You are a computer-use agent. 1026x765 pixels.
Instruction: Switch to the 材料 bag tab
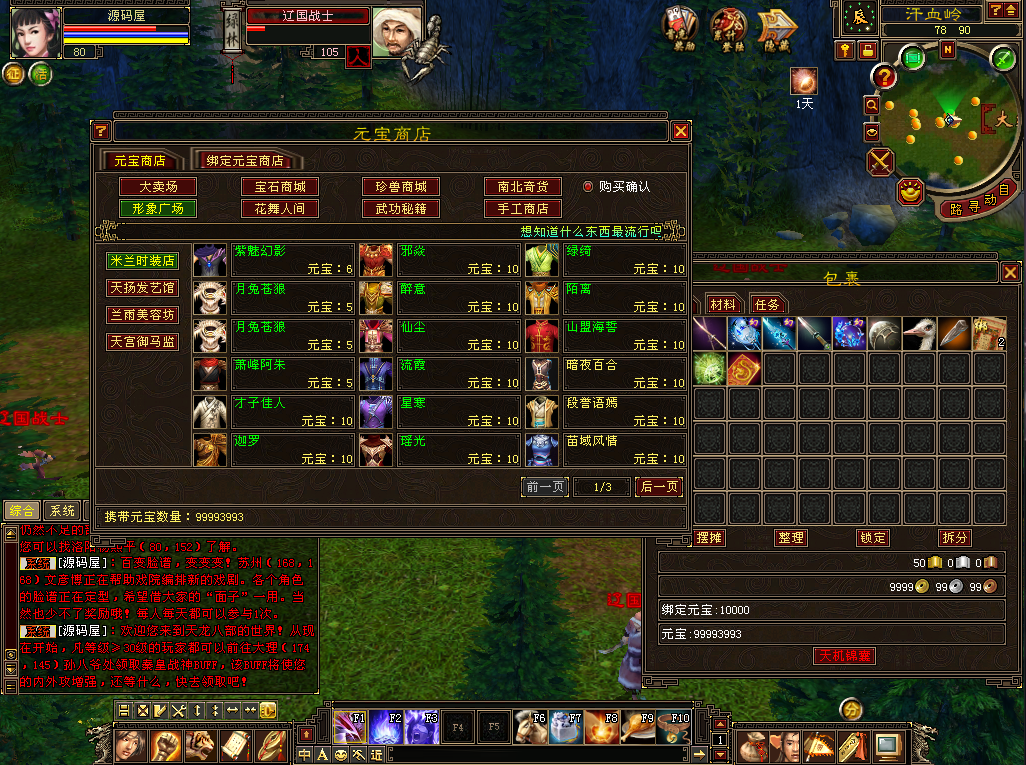722,304
